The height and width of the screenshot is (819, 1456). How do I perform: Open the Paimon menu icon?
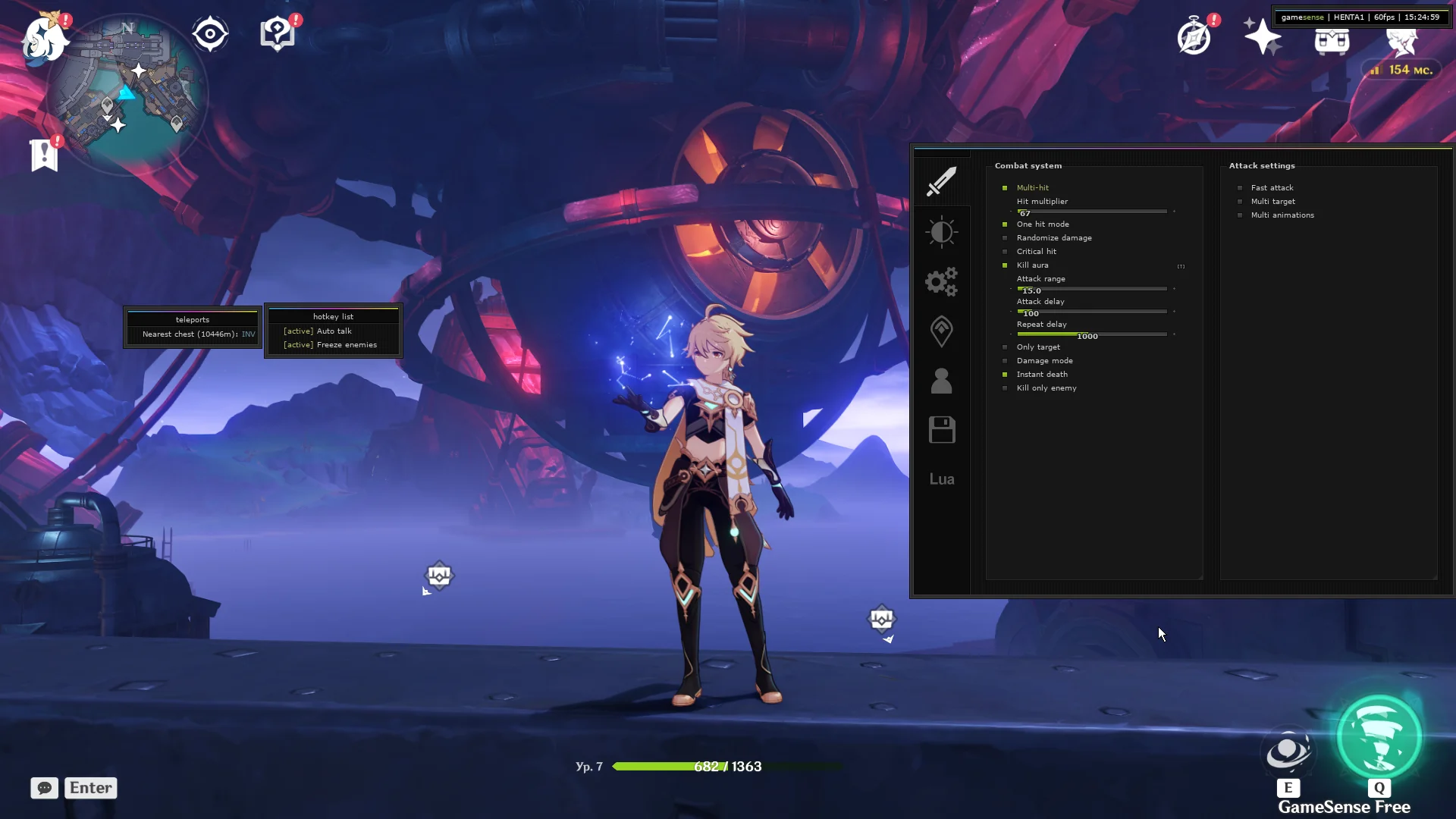pyautogui.click(x=43, y=38)
